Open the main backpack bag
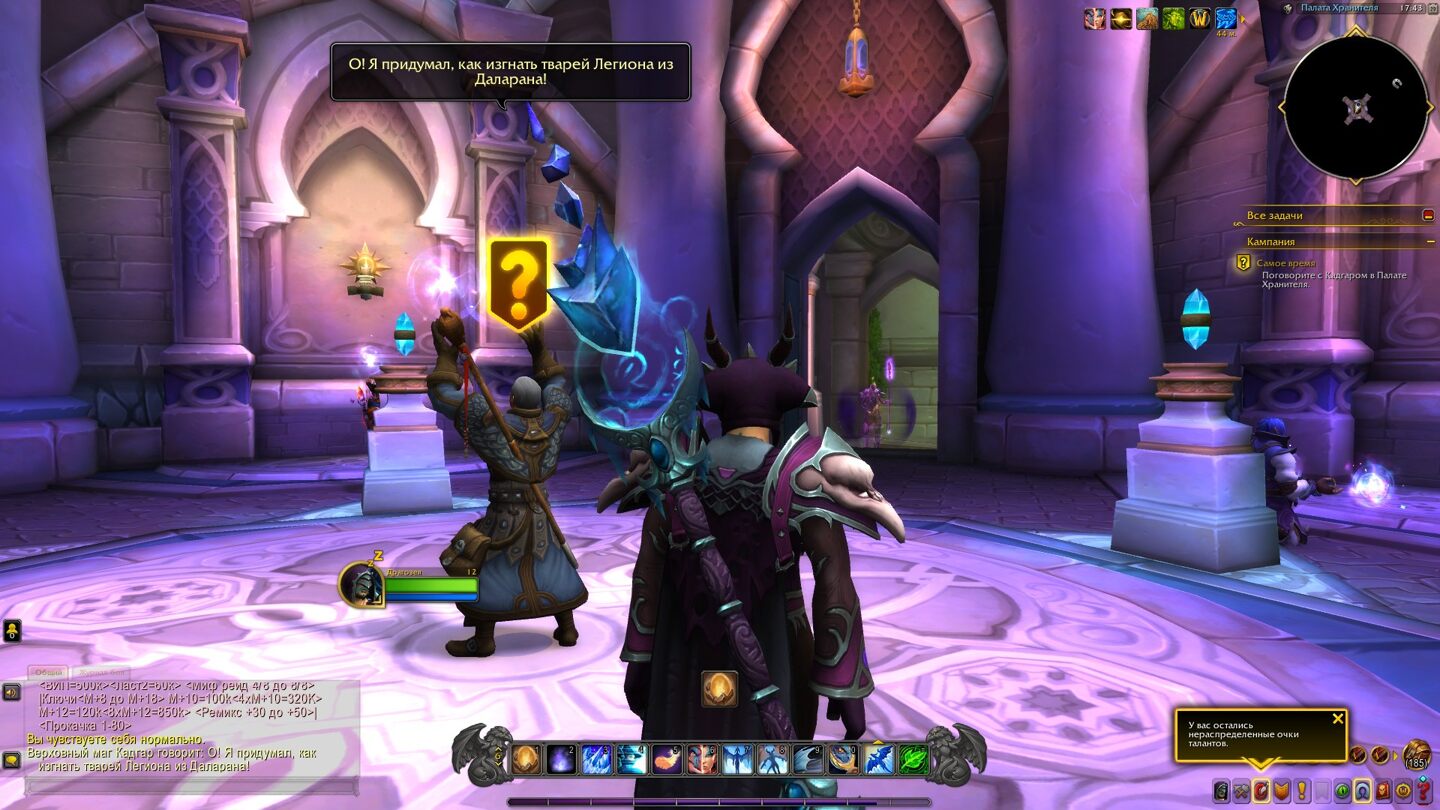 click(1416, 755)
